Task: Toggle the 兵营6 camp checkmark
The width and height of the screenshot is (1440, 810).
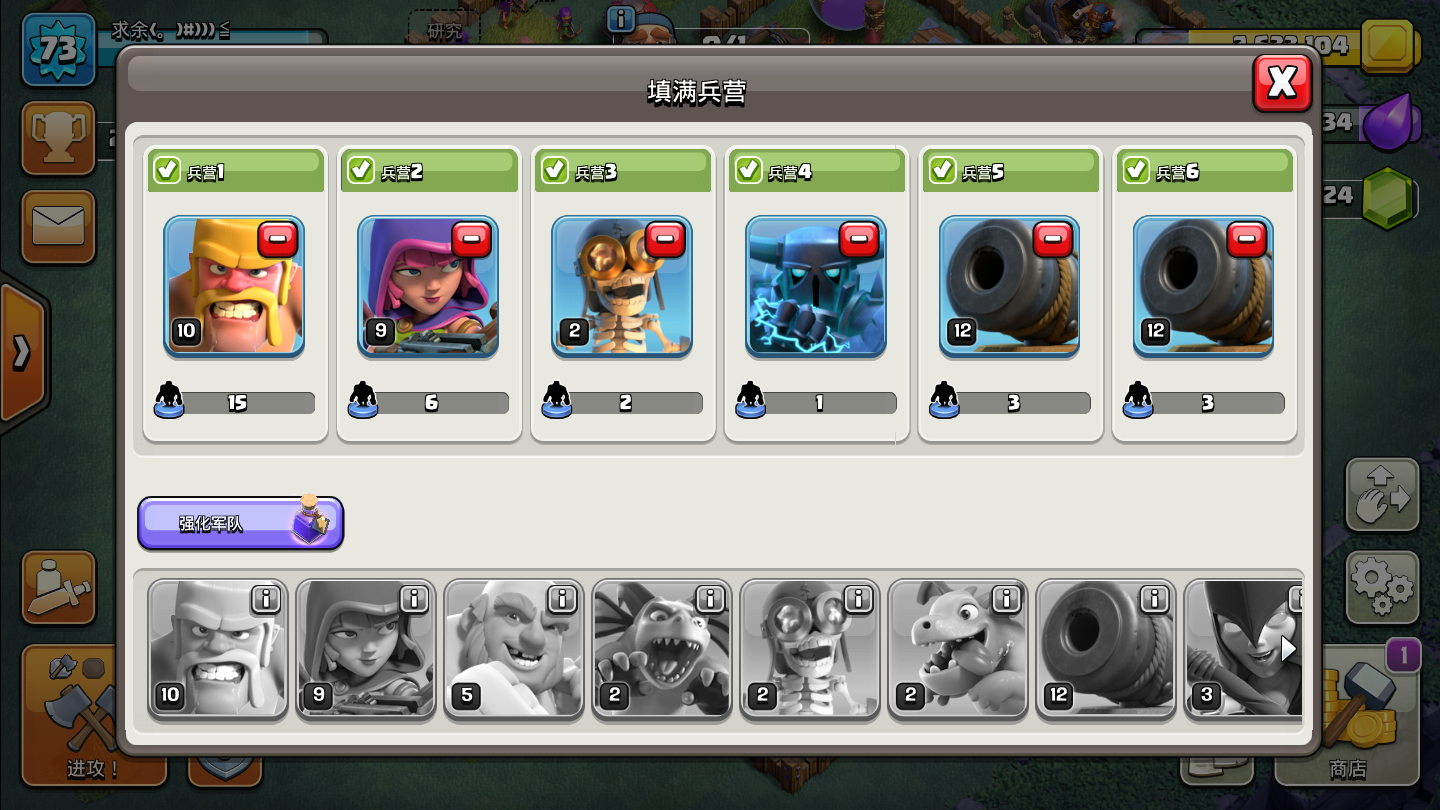Action: click(x=1136, y=170)
